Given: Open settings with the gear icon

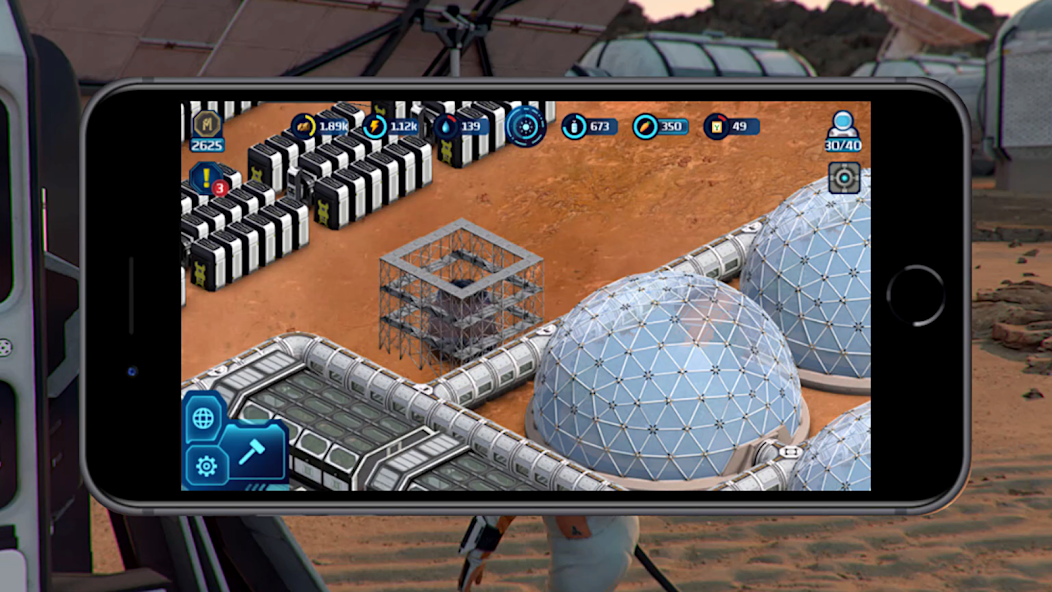Looking at the screenshot, I should click(206, 466).
